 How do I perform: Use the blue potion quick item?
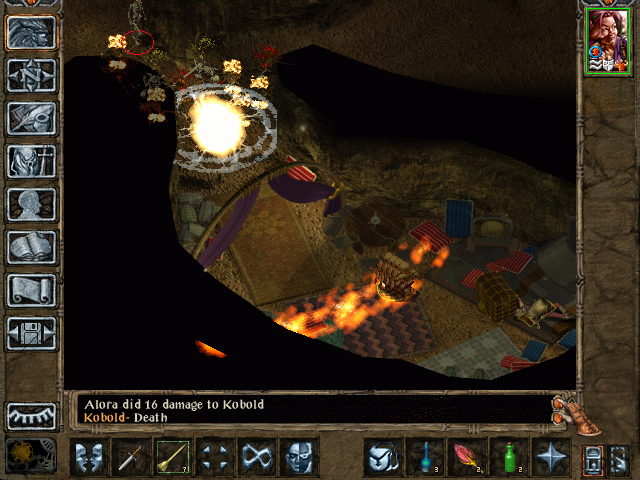(425, 458)
